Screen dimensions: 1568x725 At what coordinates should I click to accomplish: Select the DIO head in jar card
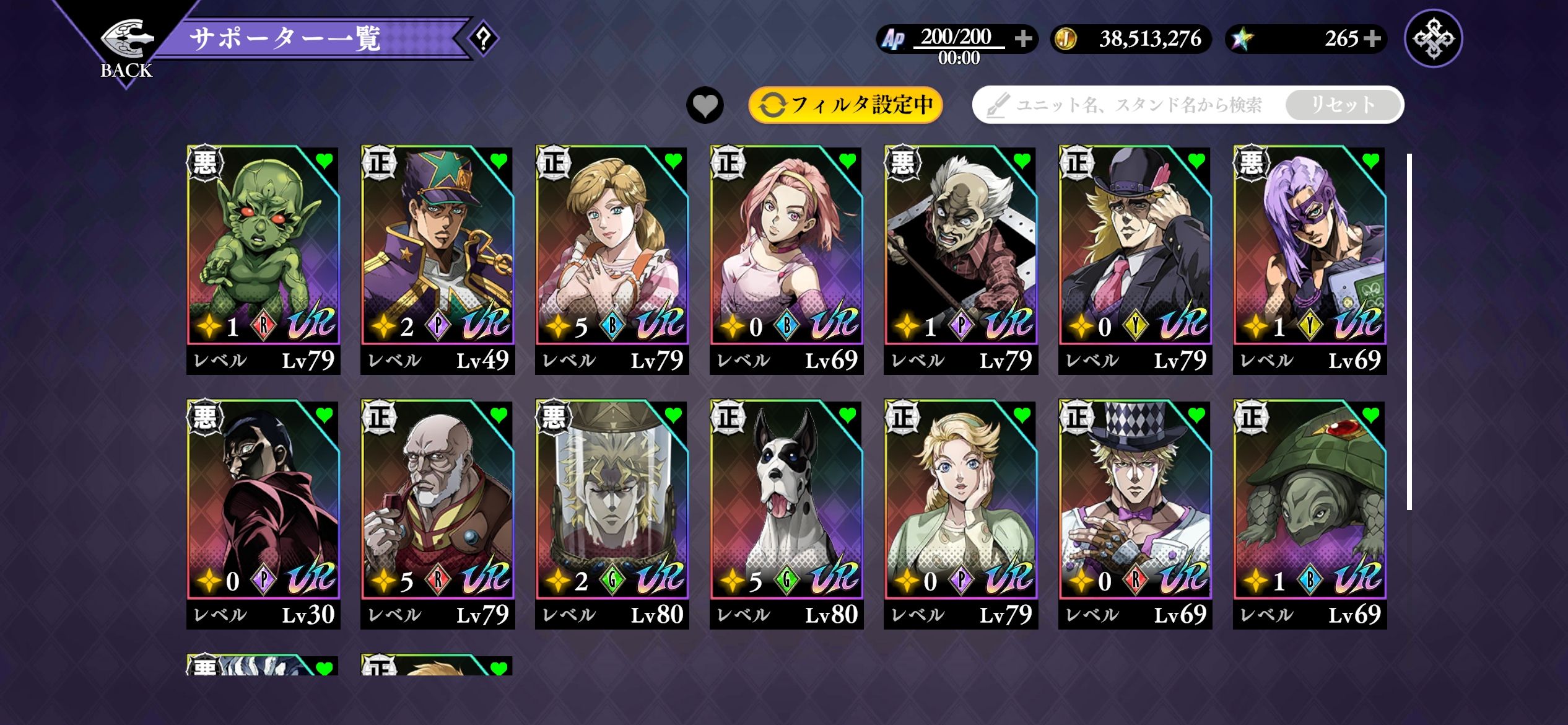click(x=612, y=514)
